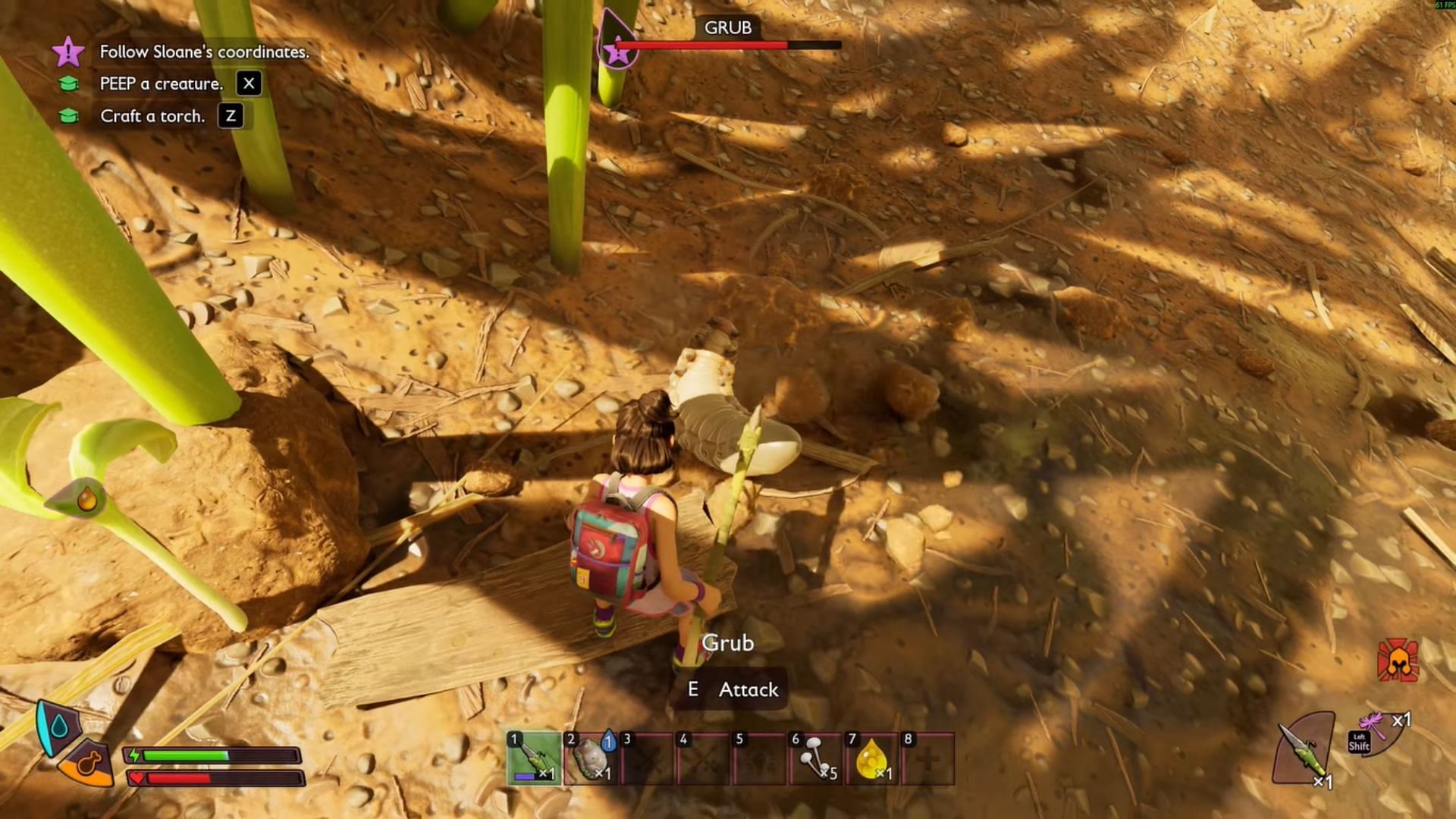Select the PEEP a creature objective
The image size is (1456, 819).
(x=162, y=83)
